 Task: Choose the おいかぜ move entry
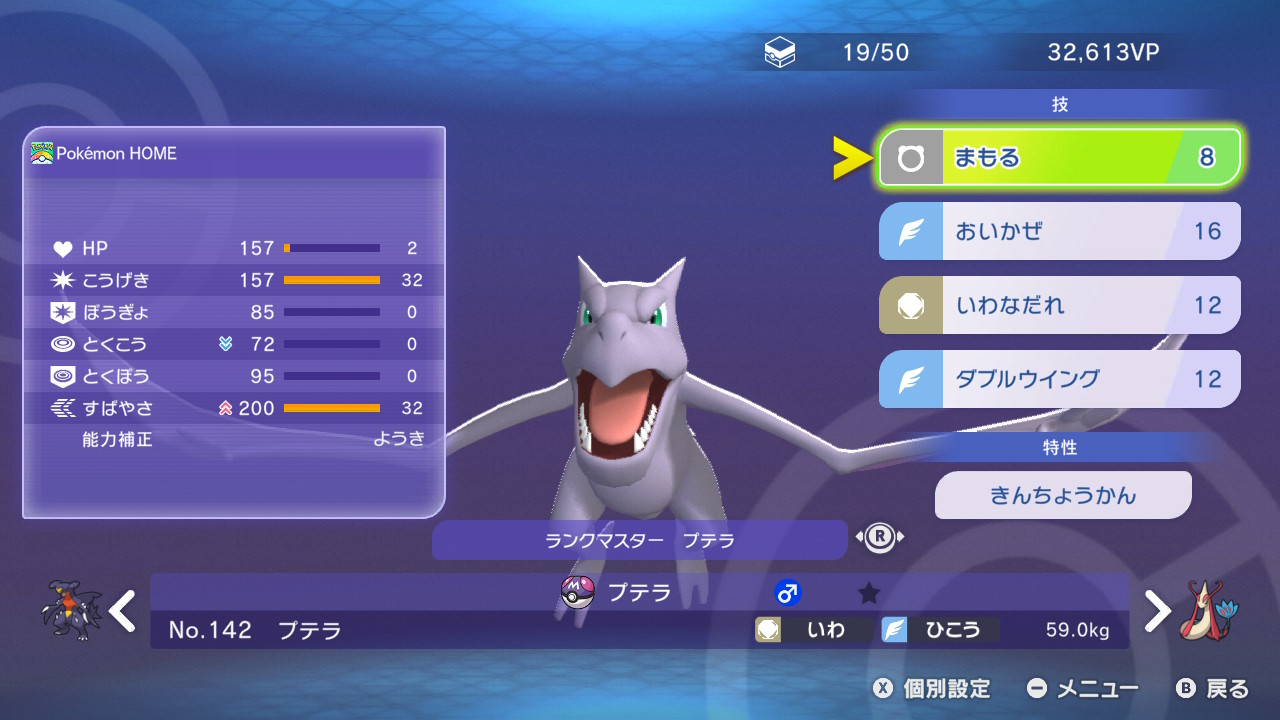[x=1059, y=231]
